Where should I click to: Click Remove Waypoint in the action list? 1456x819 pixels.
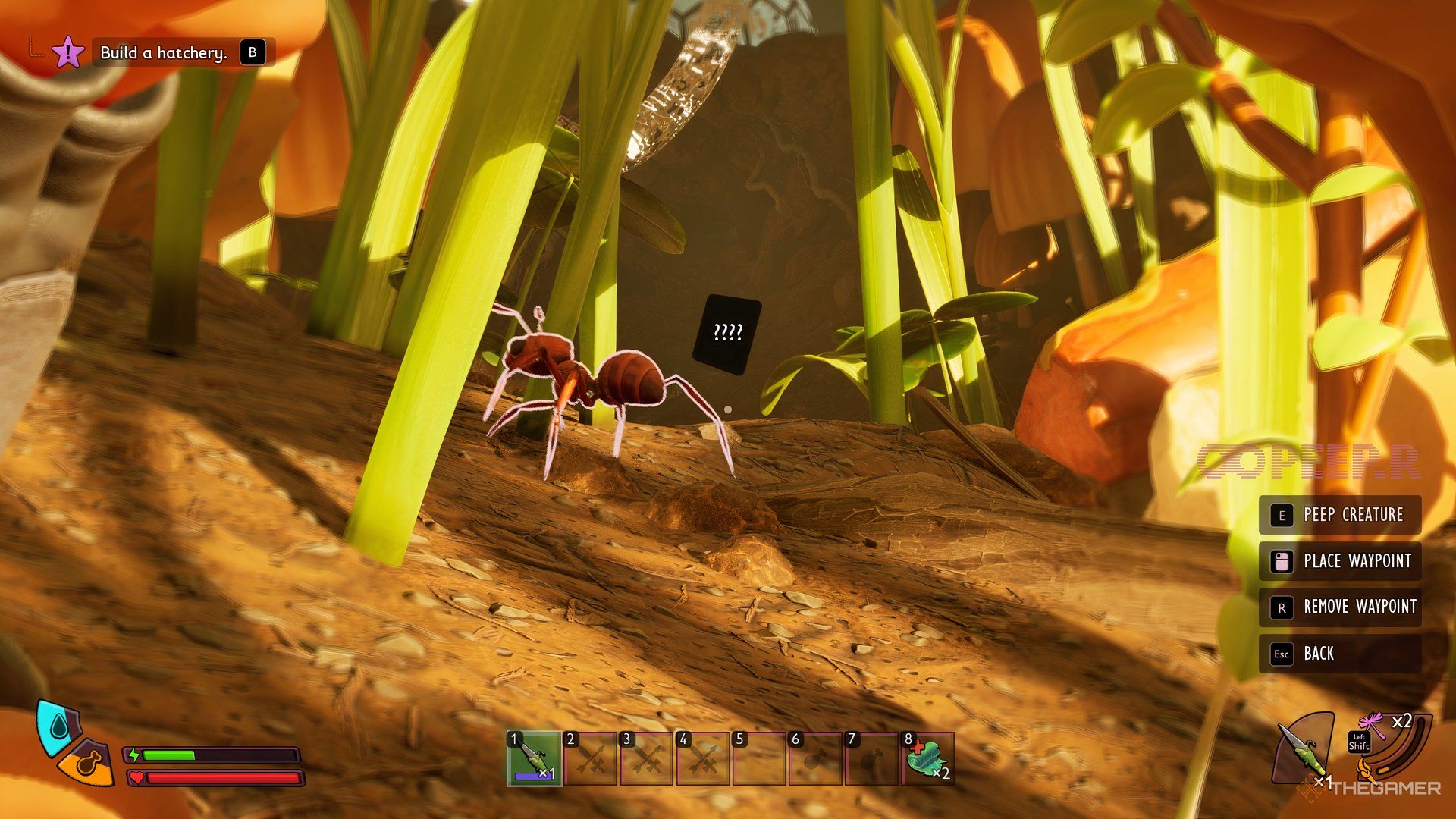click(x=1340, y=607)
